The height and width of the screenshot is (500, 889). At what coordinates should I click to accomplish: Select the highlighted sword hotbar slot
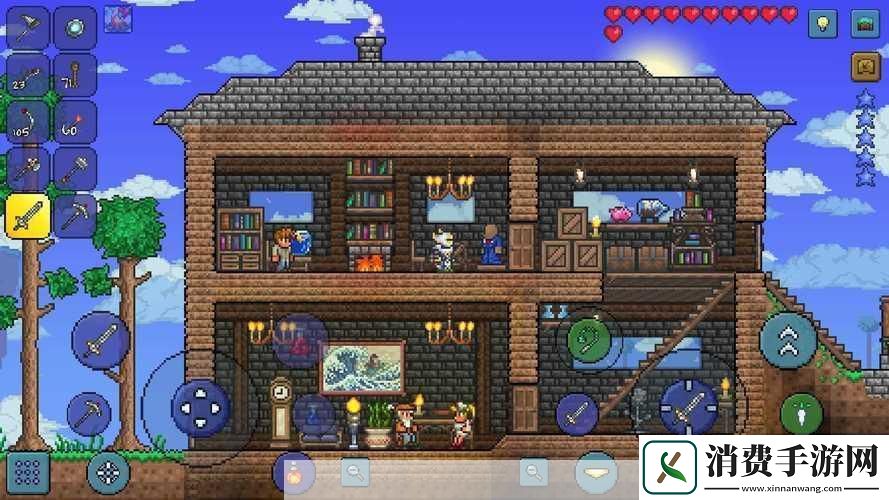pos(27,216)
